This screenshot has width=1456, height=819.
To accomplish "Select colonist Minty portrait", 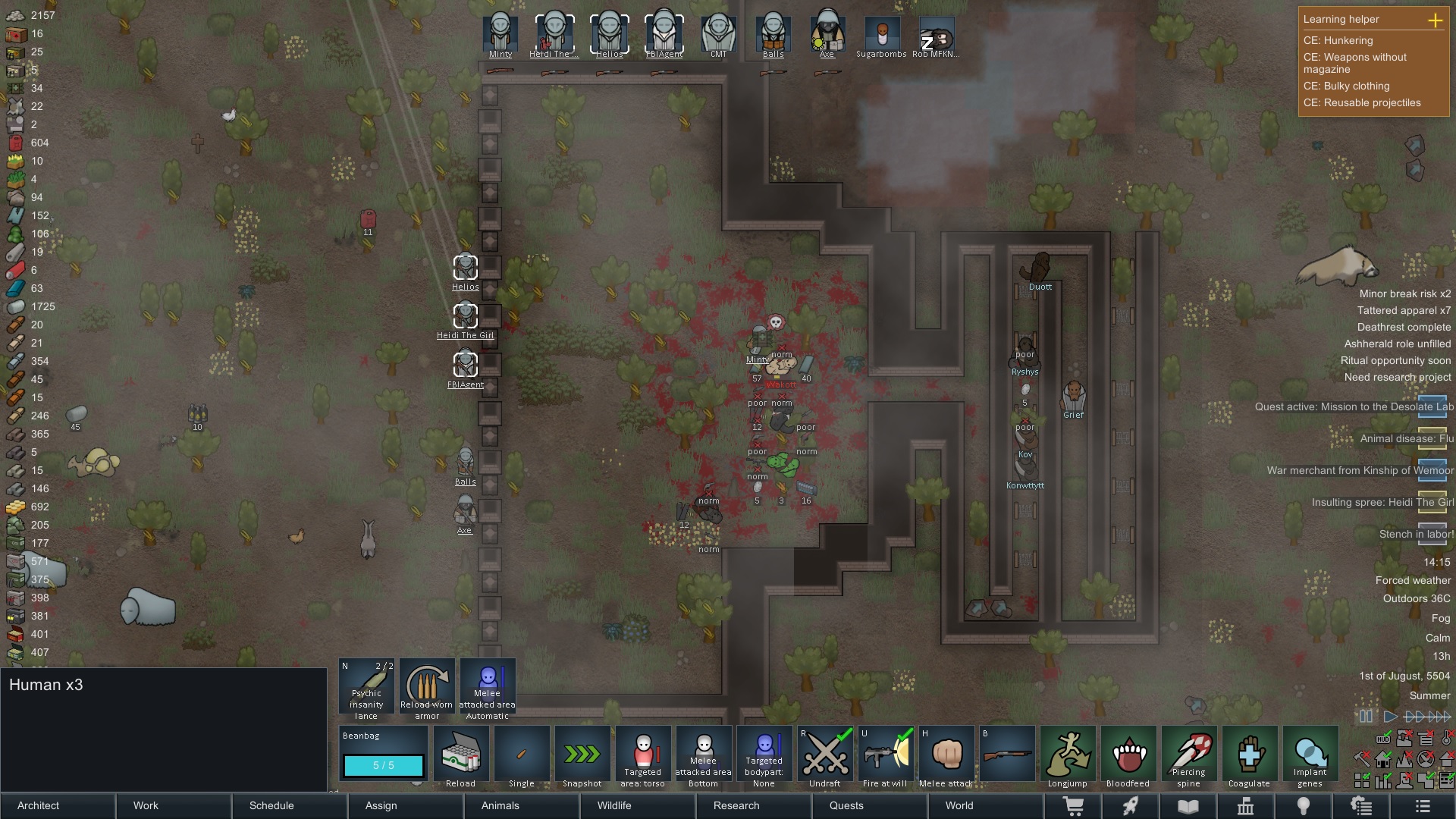I will click(x=500, y=35).
